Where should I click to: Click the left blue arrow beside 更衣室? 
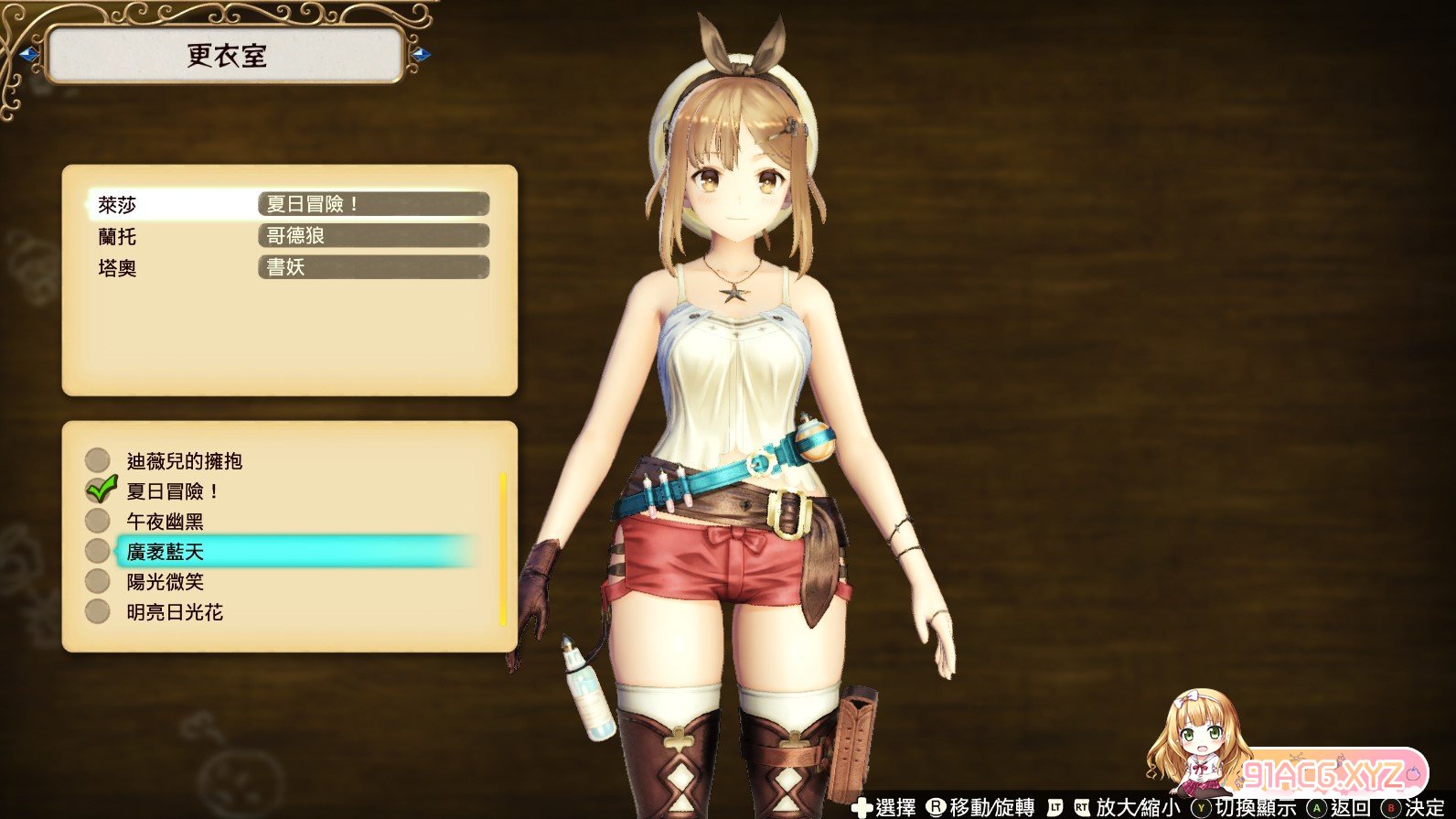pos(28,55)
